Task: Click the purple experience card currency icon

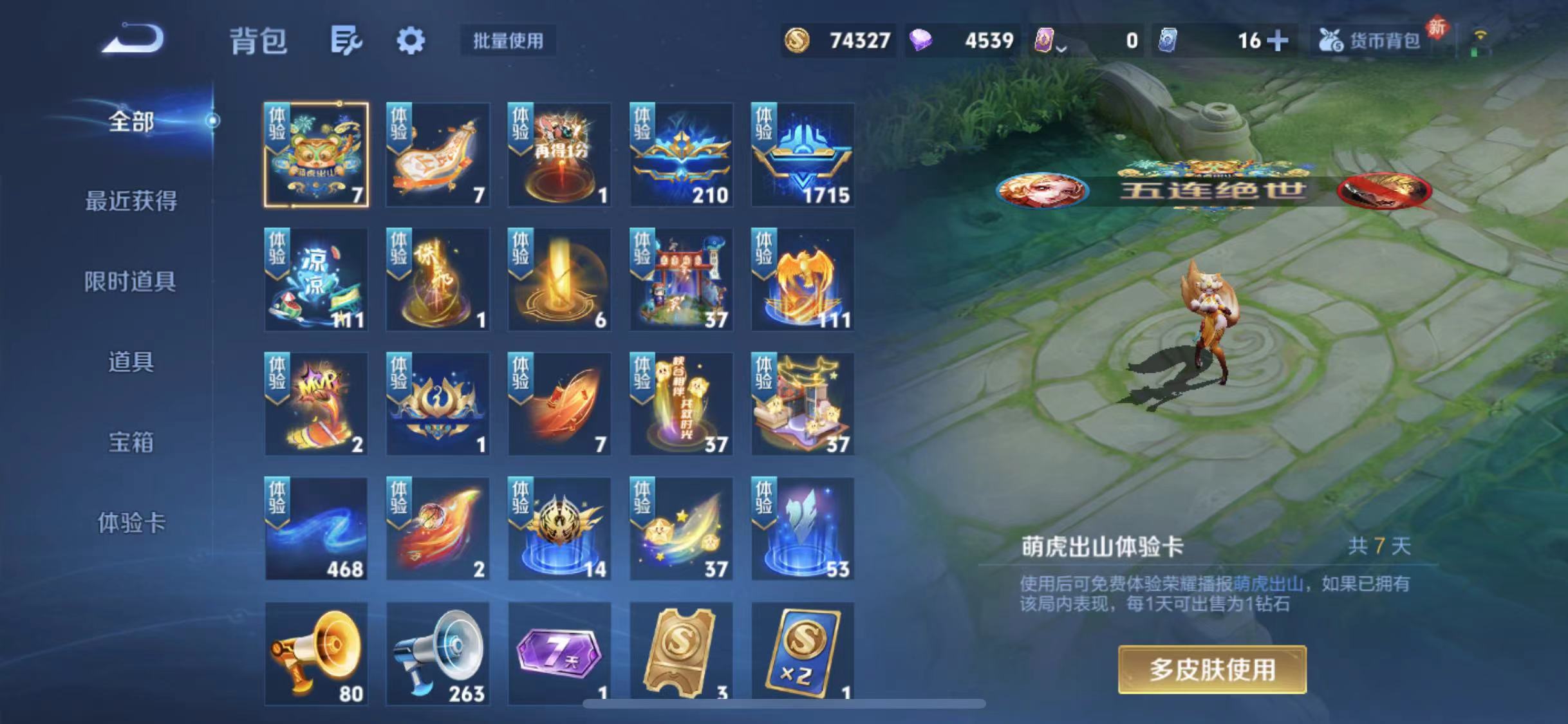Action: point(1044,40)
